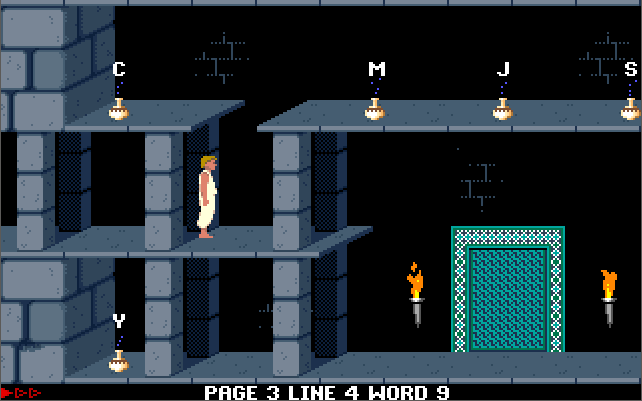Choose the potion labeled S
642x401 pixels.
(x=630, y=110)
